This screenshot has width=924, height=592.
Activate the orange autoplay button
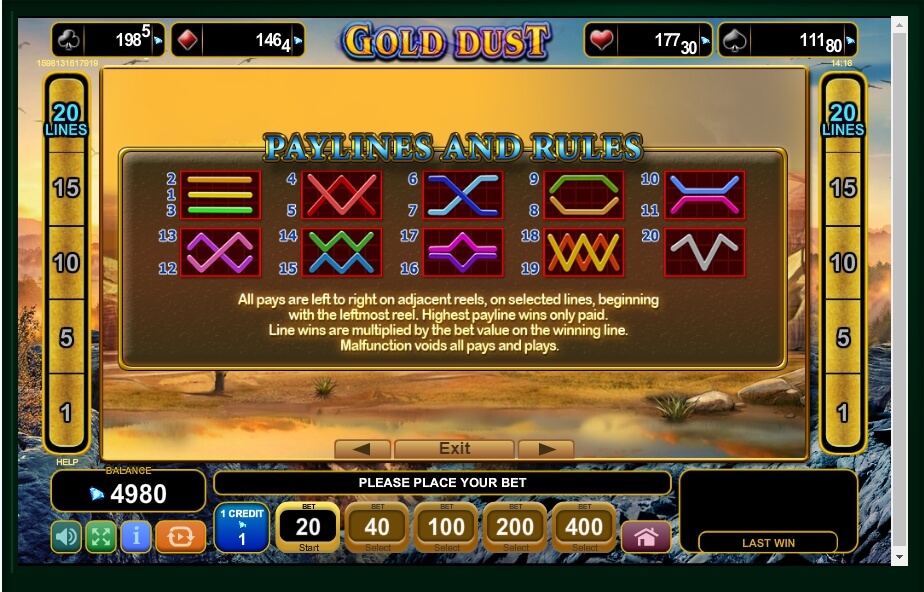181,537
